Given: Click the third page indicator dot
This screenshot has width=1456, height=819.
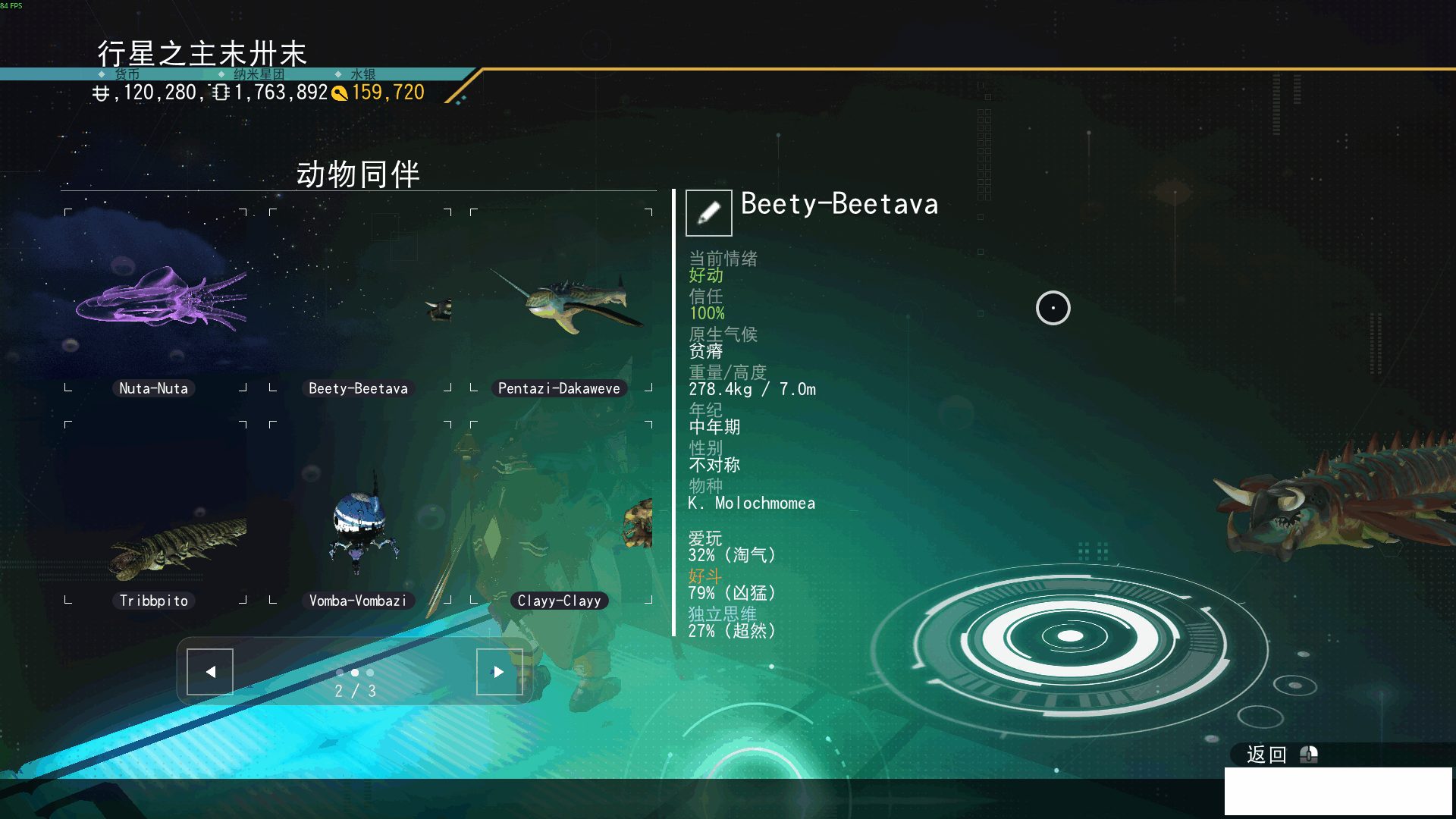Looking at the screenshot, I should (x=370, y=673).
